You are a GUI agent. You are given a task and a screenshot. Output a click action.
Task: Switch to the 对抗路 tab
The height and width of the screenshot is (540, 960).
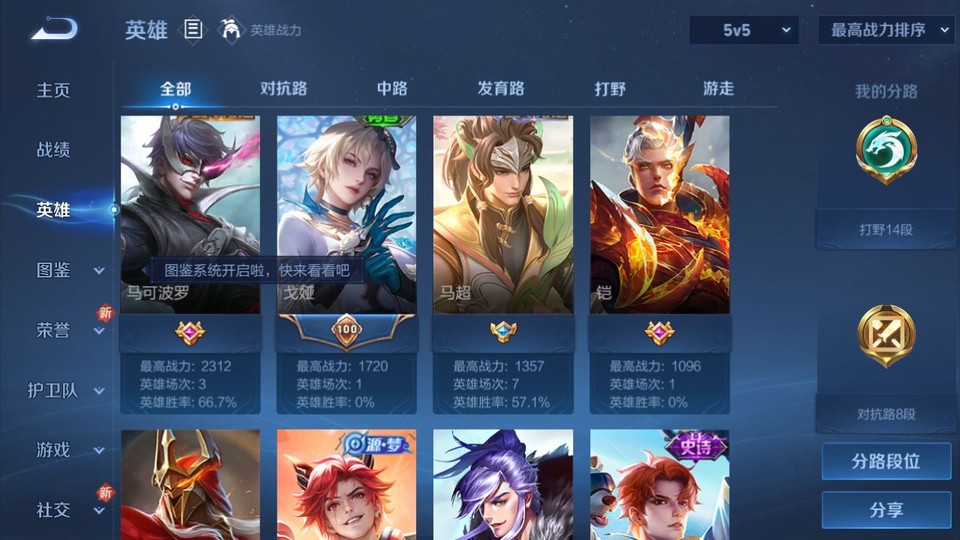283,89
